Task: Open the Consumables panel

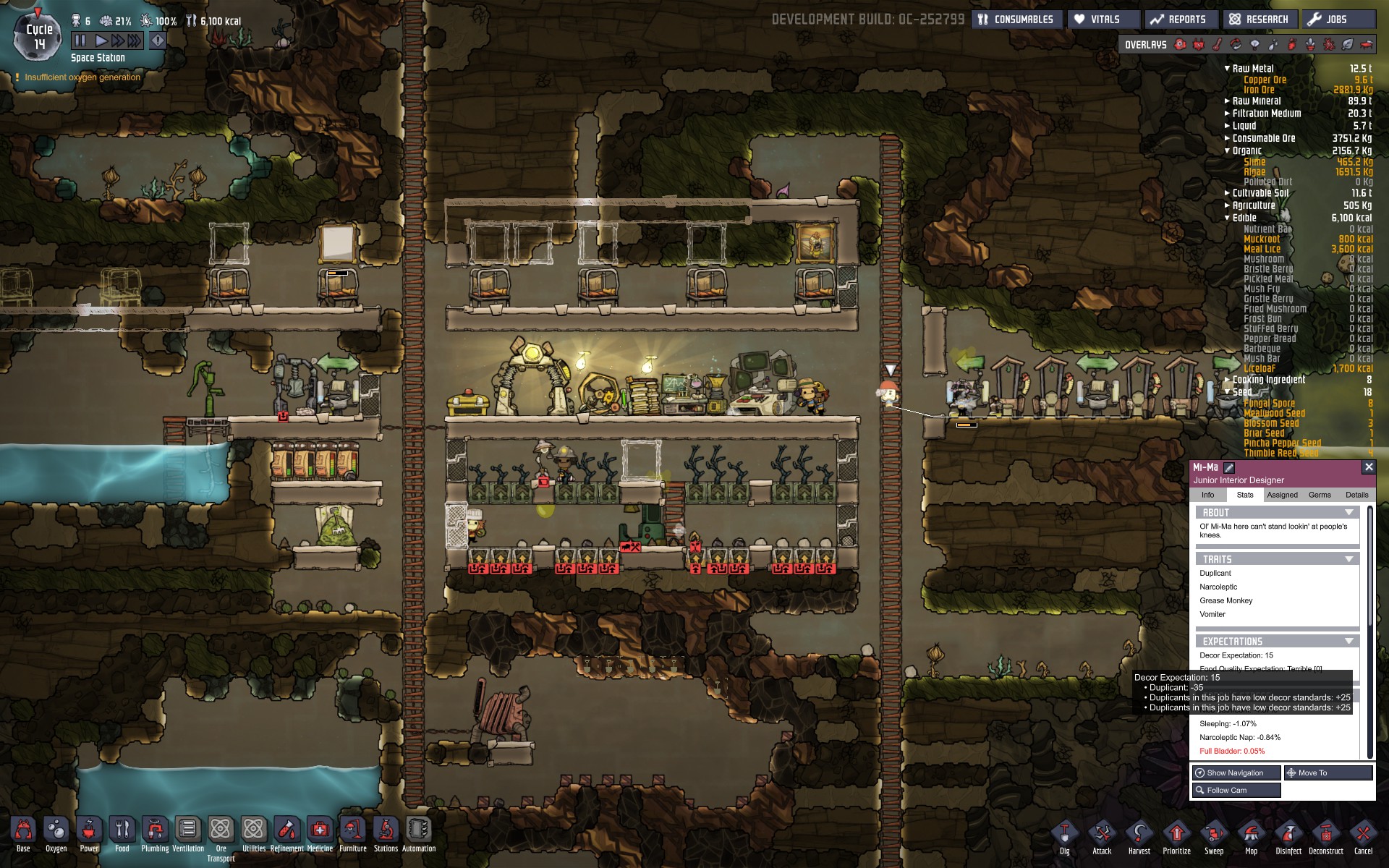Action: click(x=1016, y=20)
